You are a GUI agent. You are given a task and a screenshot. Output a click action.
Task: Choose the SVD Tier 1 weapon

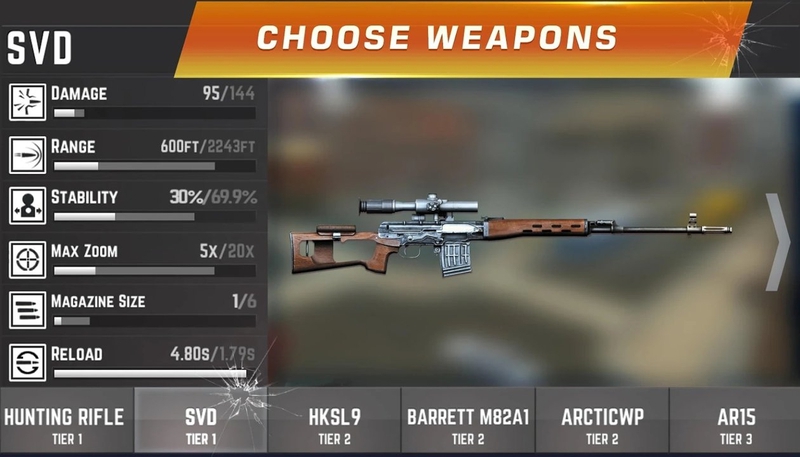201,423
